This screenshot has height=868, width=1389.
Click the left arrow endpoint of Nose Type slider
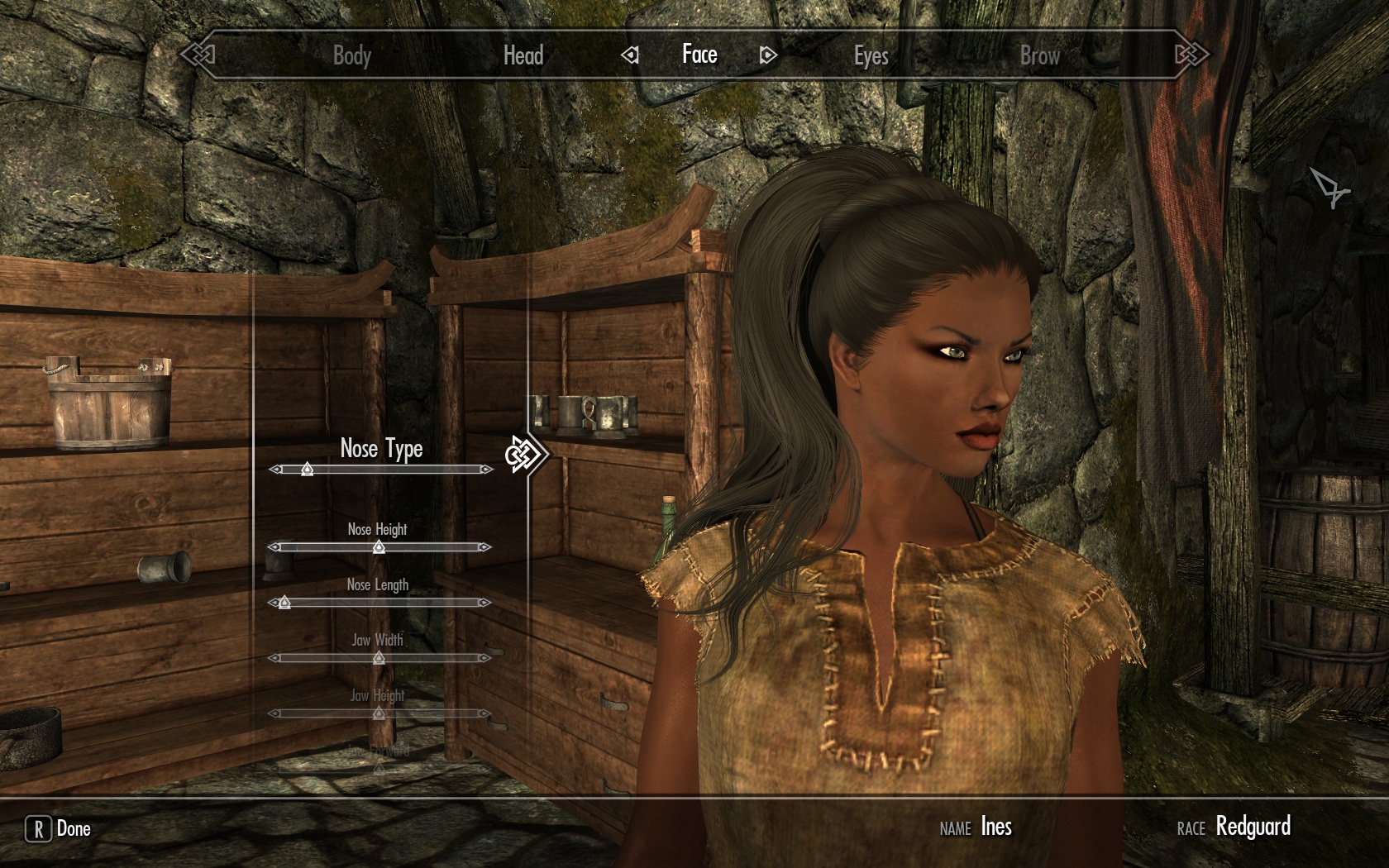coord(273,470)
